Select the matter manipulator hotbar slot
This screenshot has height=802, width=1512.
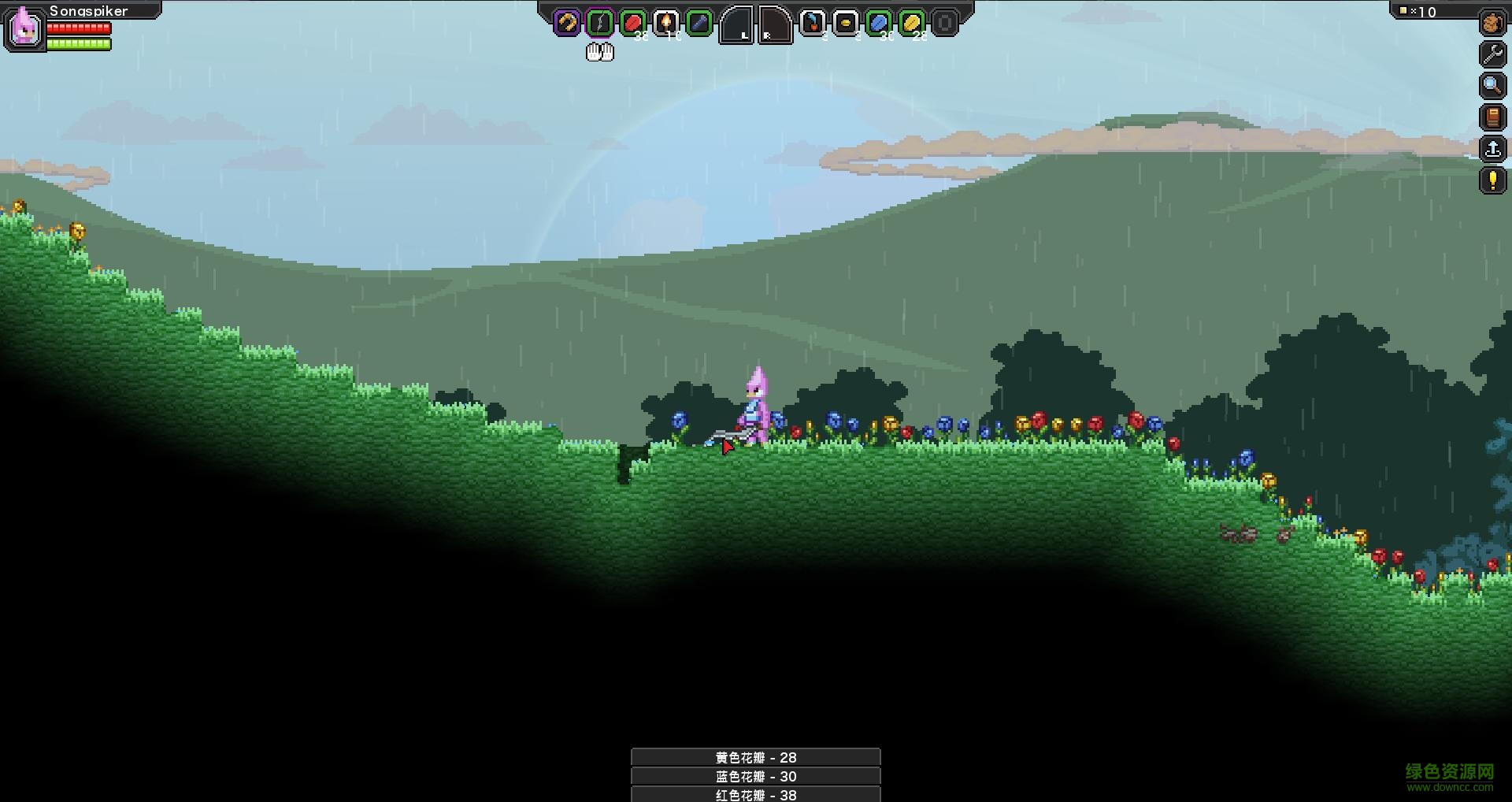(565, 22)
